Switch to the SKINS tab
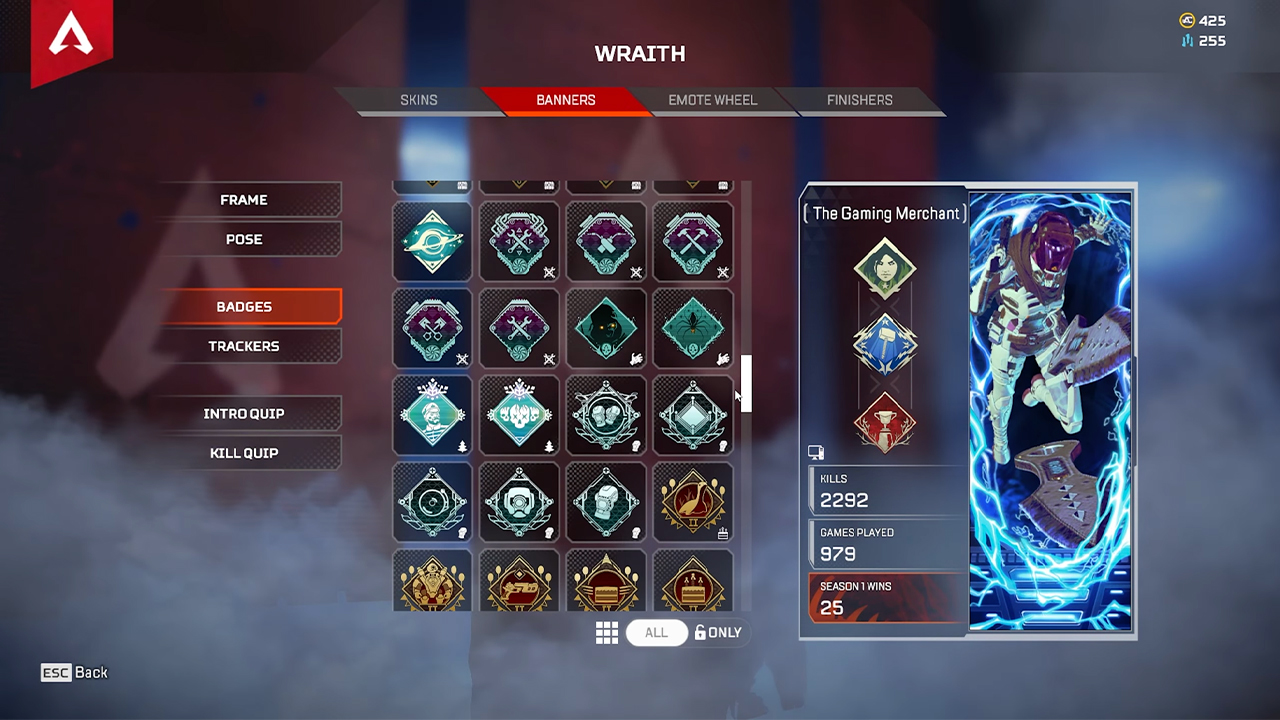Viewport: 1280px width, 720px height. coord(419,100)
